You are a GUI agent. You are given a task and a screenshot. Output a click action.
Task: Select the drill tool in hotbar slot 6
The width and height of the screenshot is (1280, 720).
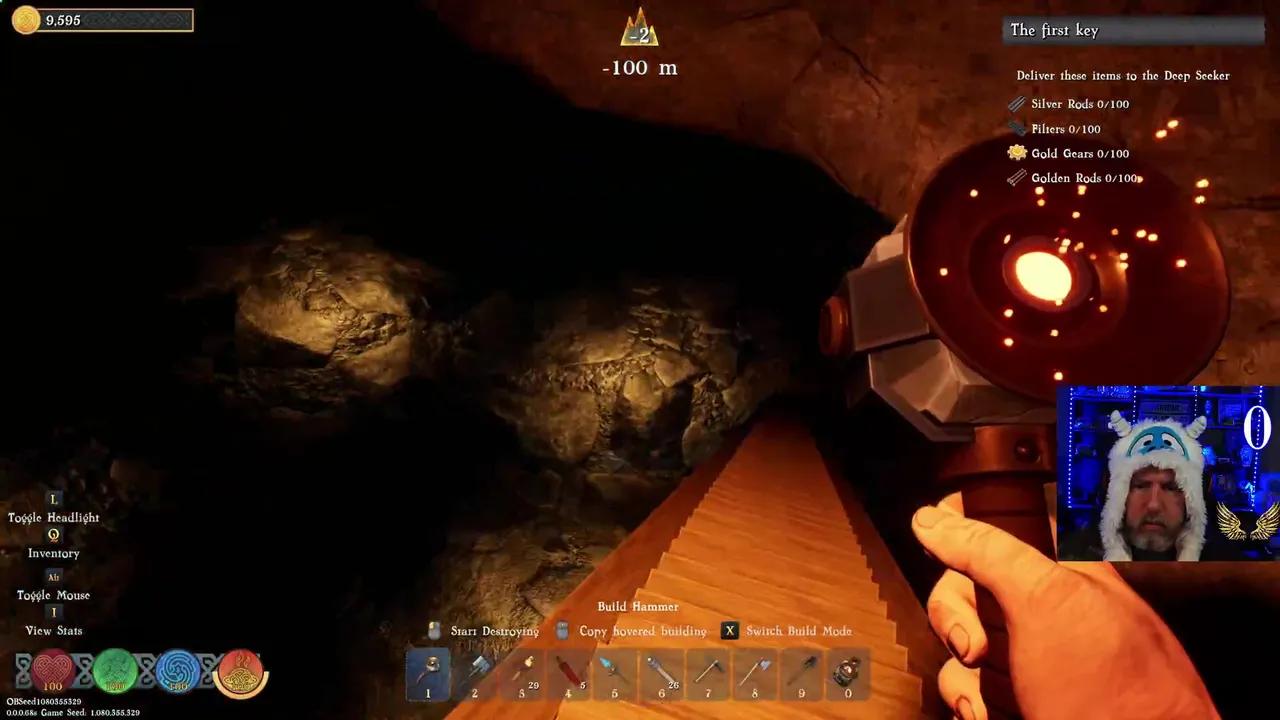(661, 672)
